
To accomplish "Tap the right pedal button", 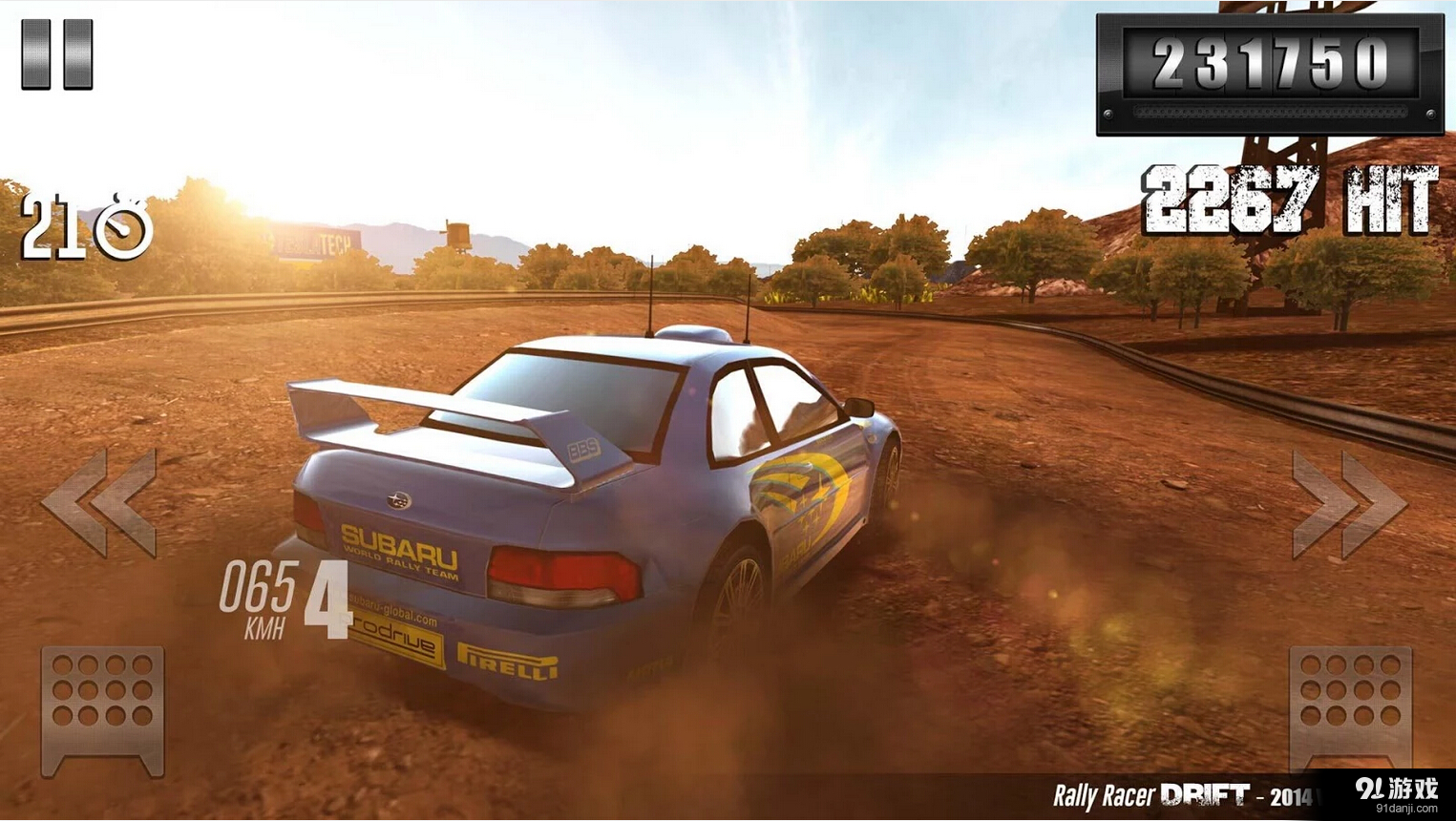I will point(1350,706).
